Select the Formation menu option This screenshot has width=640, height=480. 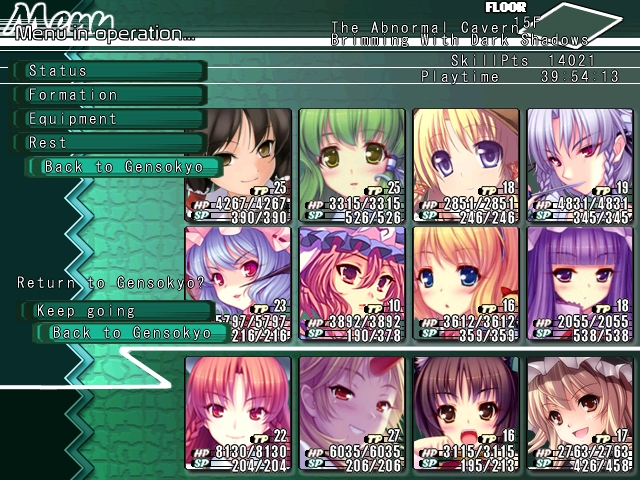(x=108, y=95)
